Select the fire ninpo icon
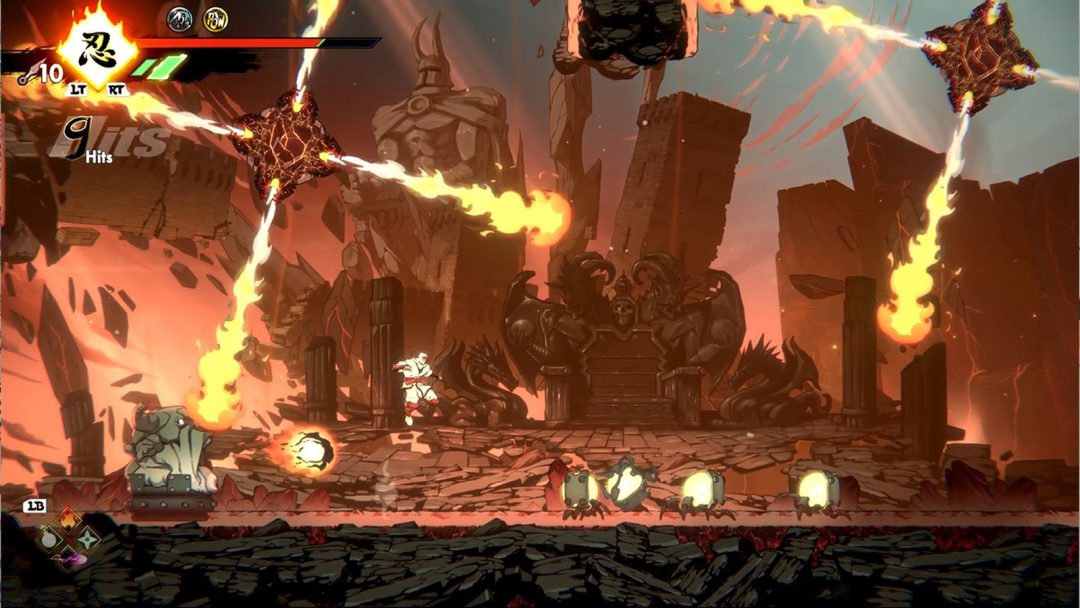 coord(68,518)
